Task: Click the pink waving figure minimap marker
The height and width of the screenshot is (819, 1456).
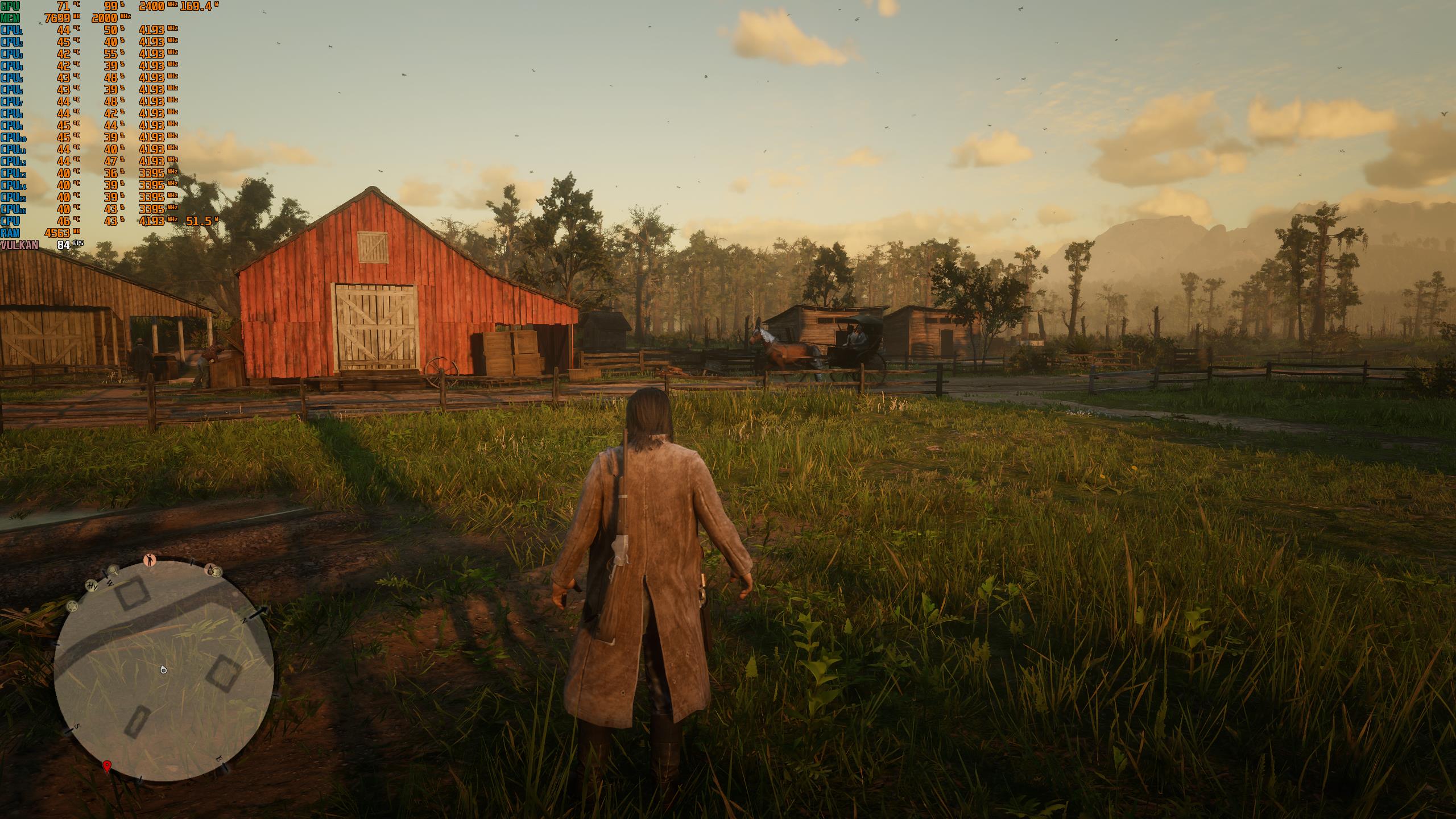Action: tap(150, 560)
